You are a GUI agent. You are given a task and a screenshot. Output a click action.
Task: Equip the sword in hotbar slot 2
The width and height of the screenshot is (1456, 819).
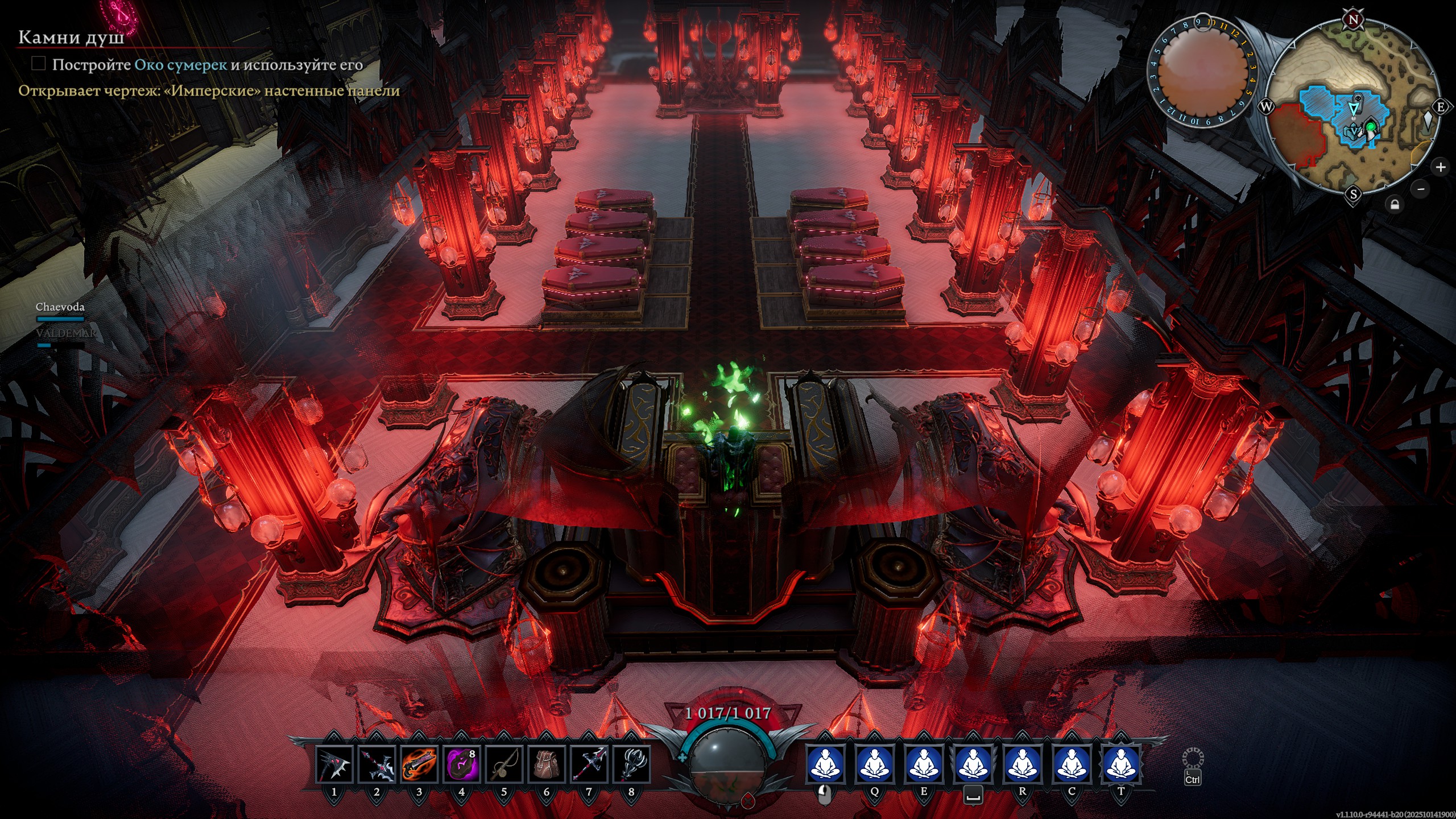(x=377, y=764)
